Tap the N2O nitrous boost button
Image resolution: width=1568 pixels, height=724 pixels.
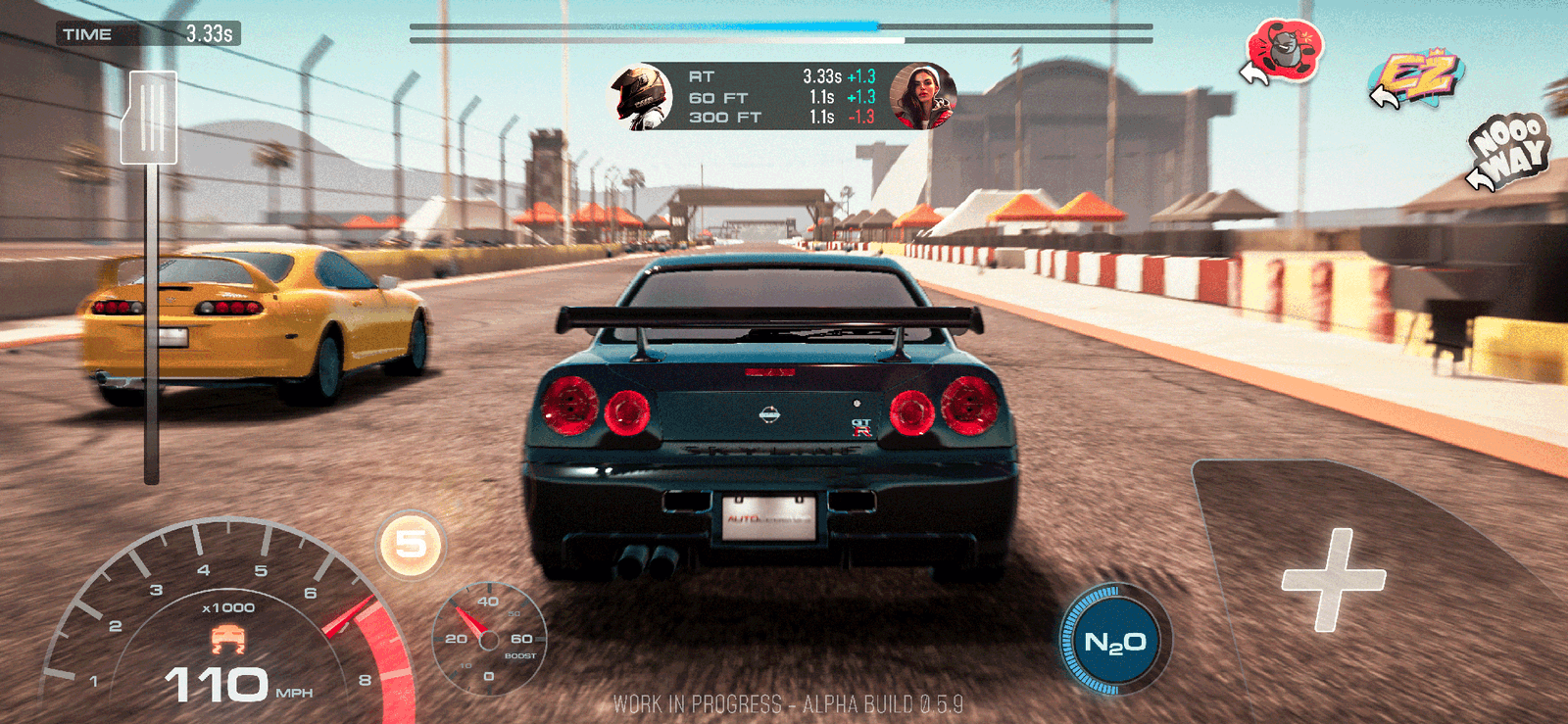tap(1115, 641)
